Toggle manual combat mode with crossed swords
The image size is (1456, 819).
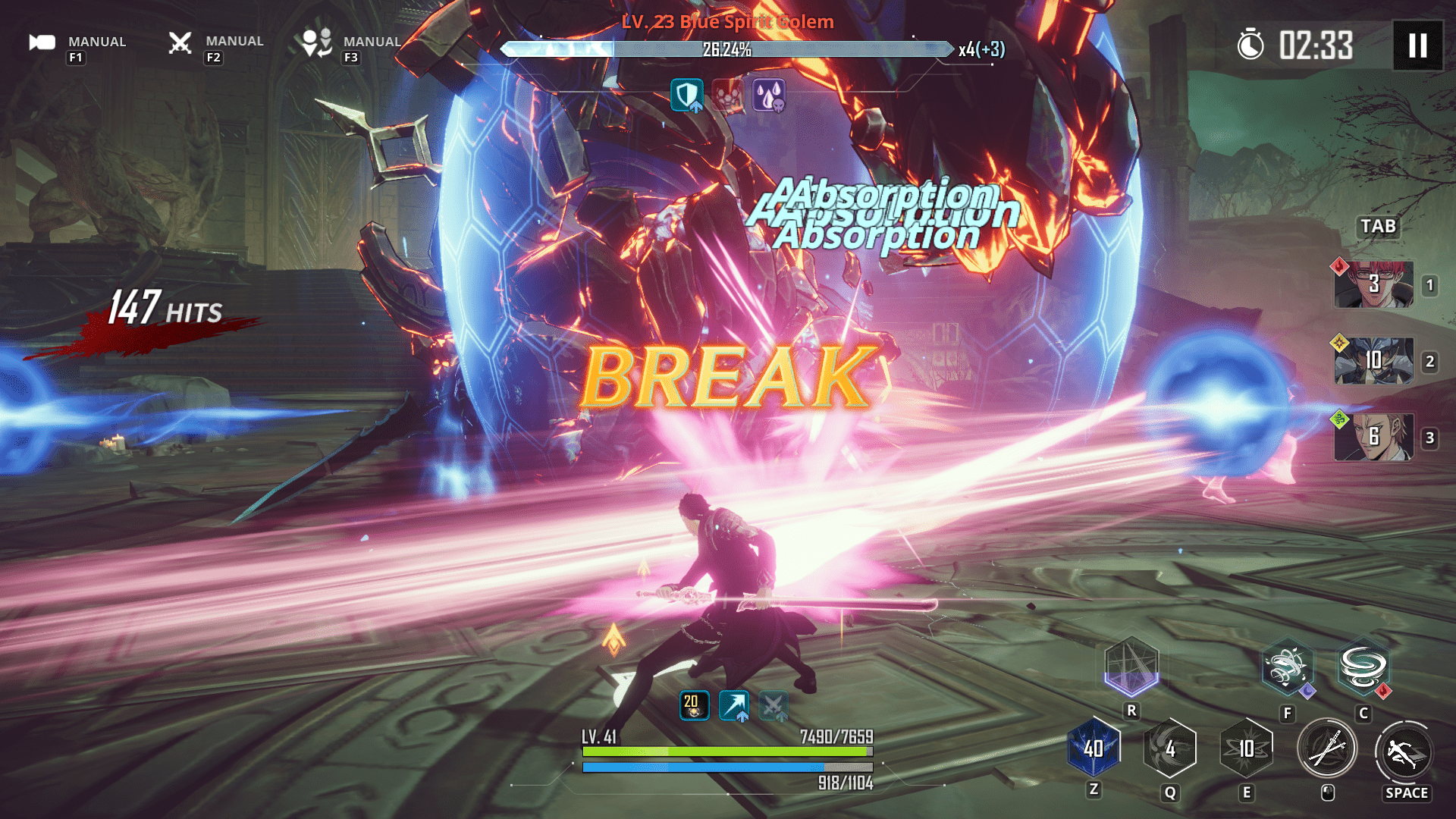180,42
